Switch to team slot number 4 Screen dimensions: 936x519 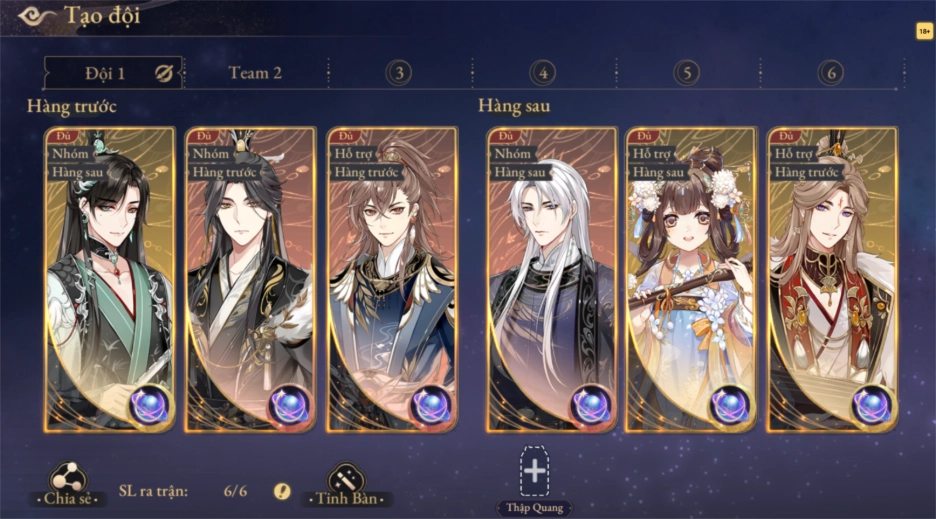click(x=543, y=73)
